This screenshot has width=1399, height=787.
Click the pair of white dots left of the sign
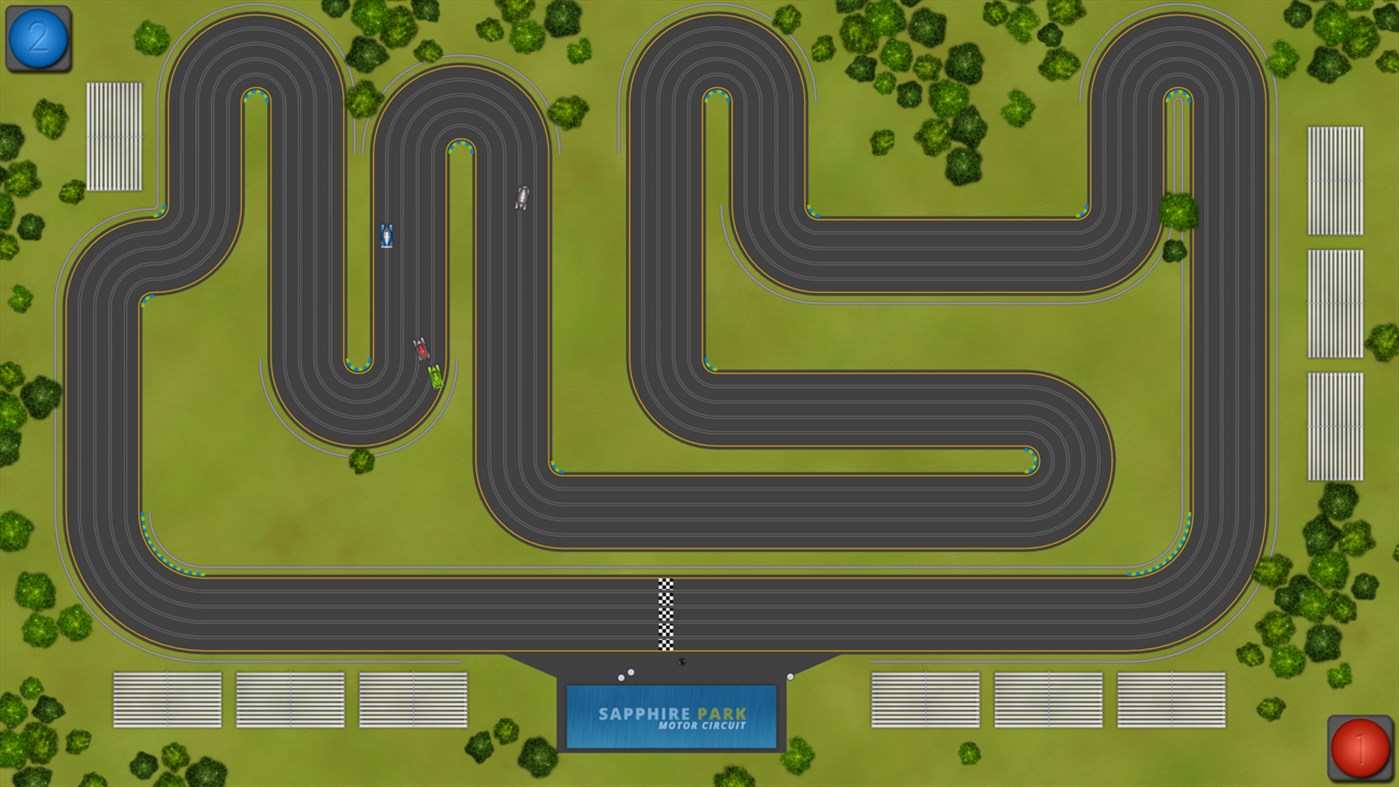pos(624,673)
